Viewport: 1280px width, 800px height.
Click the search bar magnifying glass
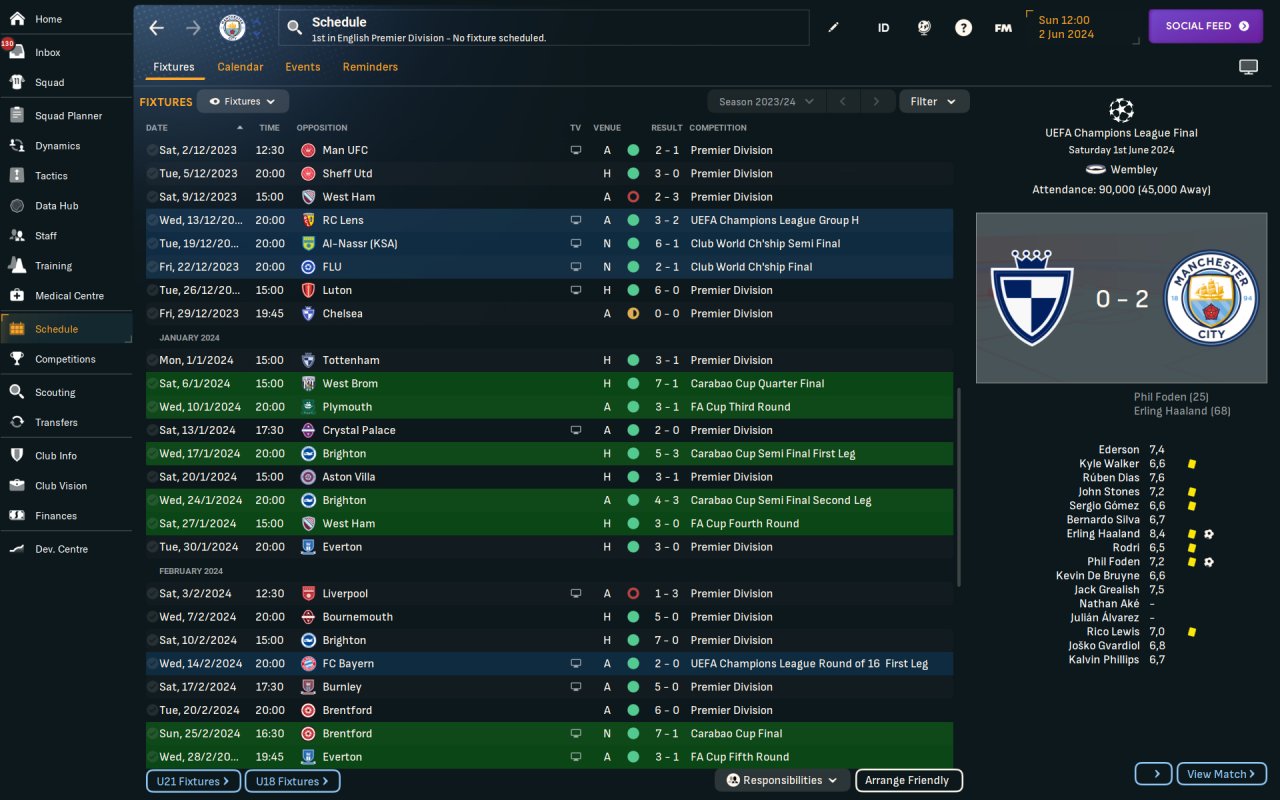pos(294,28)
